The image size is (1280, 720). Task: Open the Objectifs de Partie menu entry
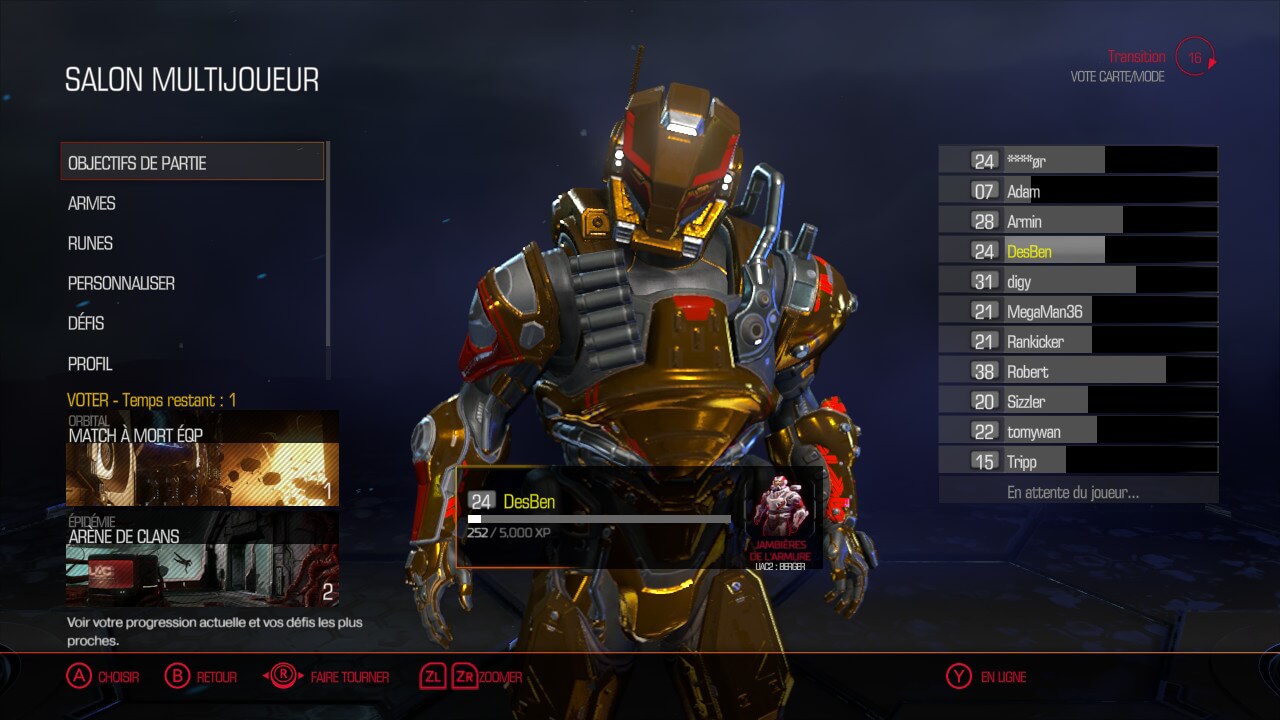click(192, 162)
